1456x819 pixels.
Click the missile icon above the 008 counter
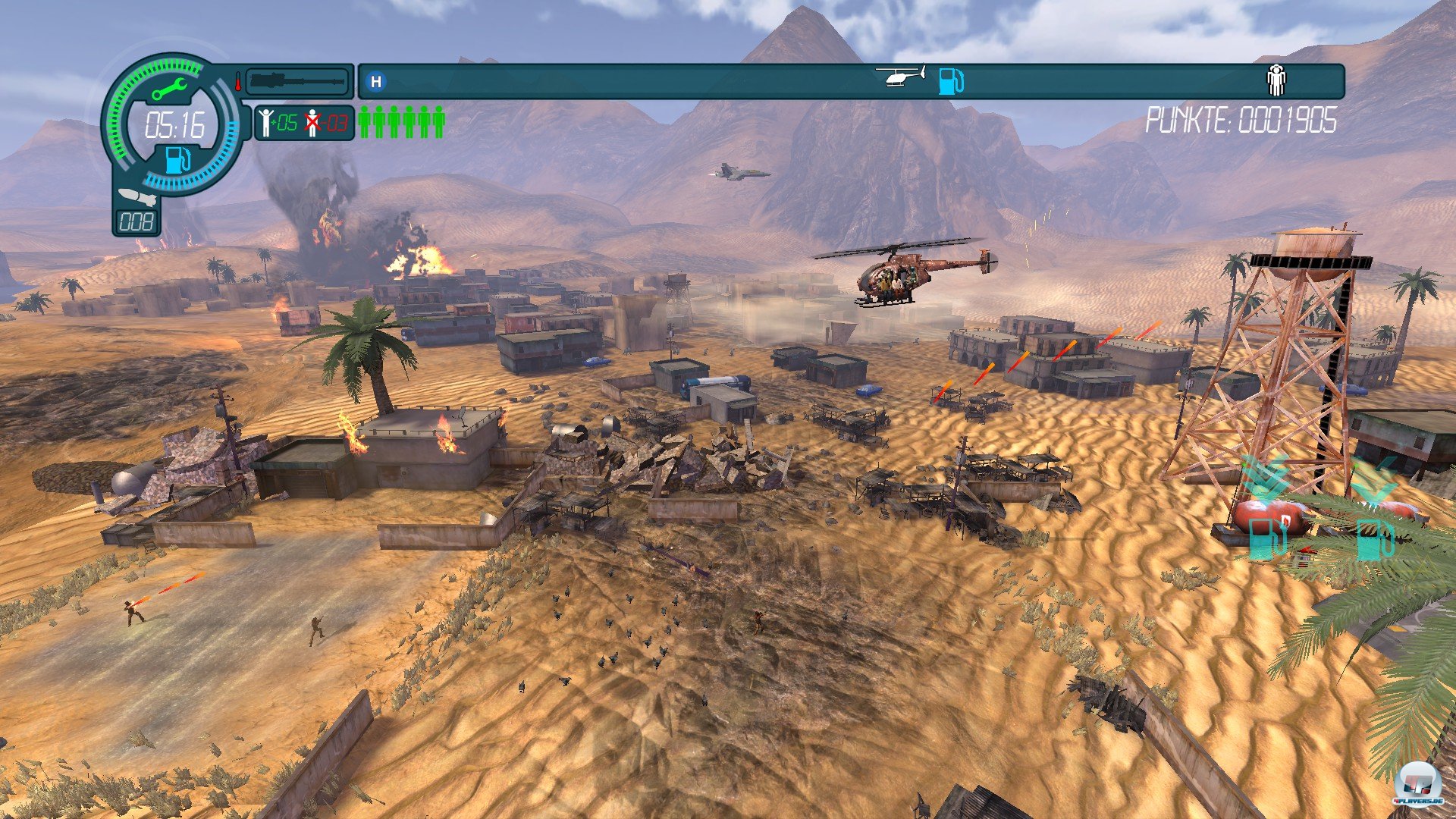click(138, 197)
